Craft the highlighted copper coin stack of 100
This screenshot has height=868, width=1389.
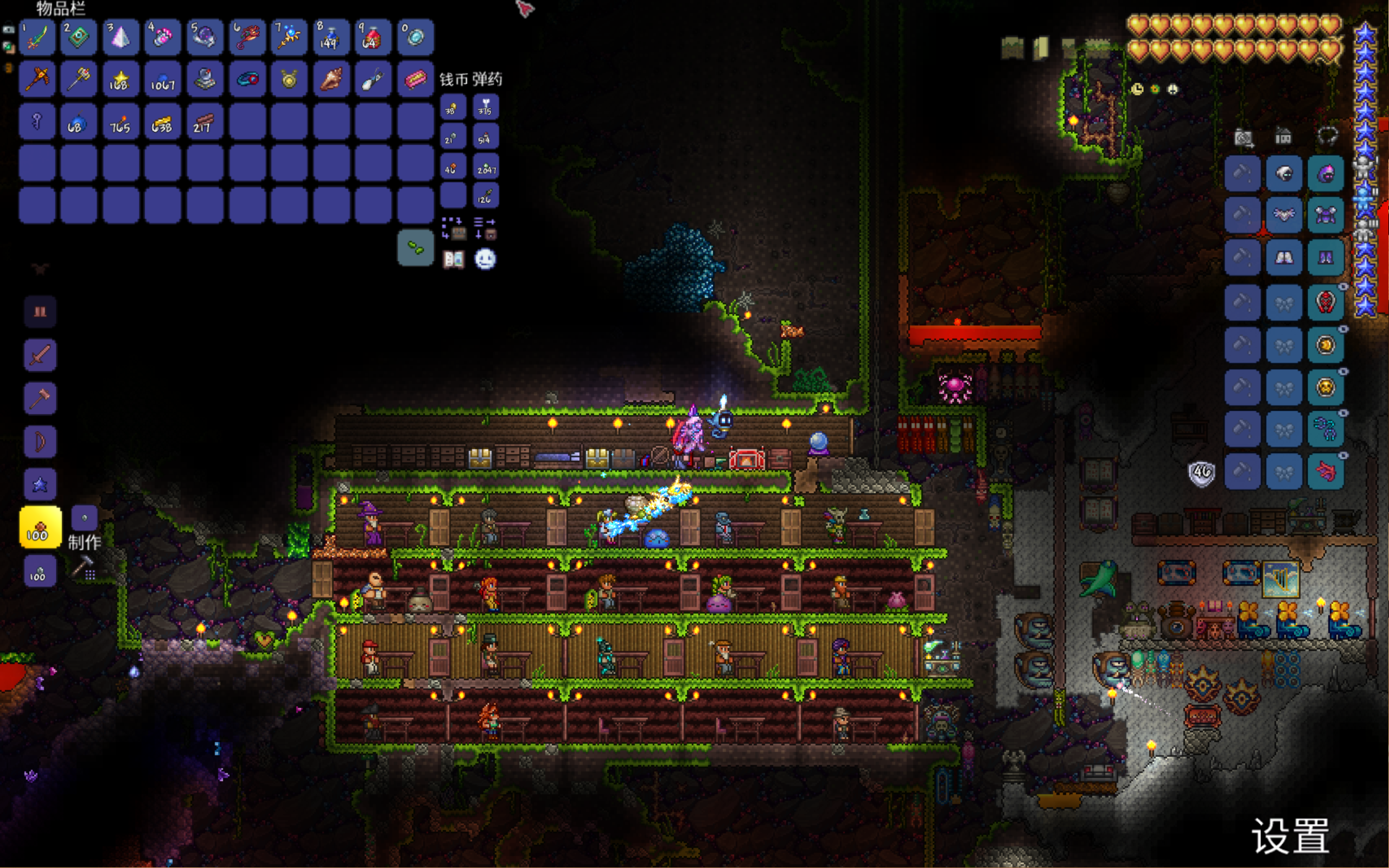(40, 527)
